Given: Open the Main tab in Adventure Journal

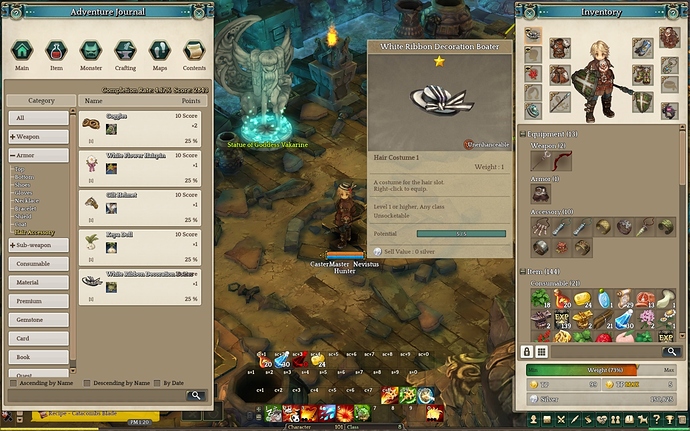Looking at the screenshot, I should pos(22,51).
